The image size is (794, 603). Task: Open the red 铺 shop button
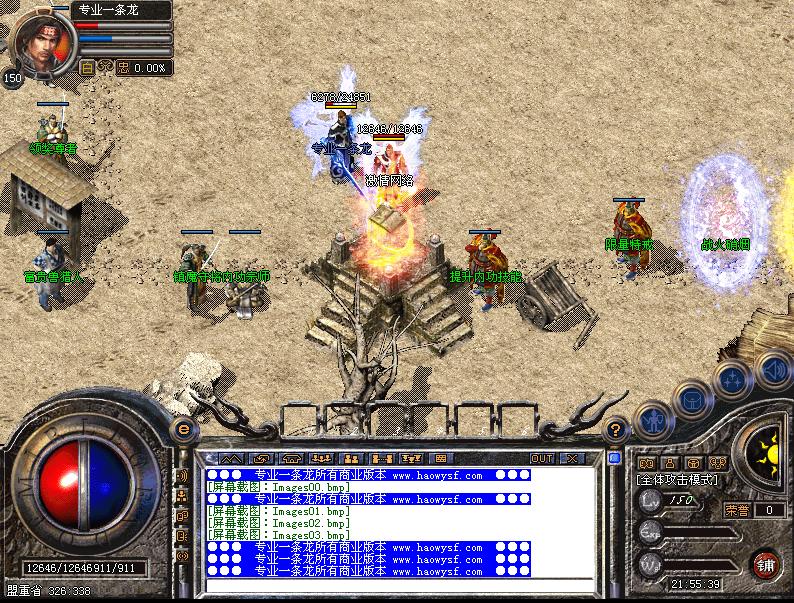click(767, 564)
